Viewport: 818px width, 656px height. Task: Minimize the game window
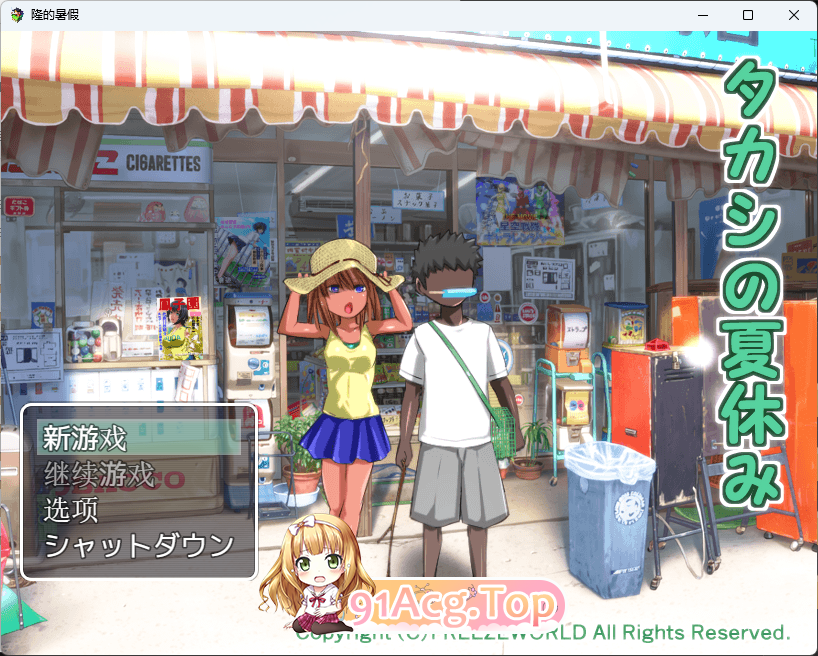click(x=702, y=15)
